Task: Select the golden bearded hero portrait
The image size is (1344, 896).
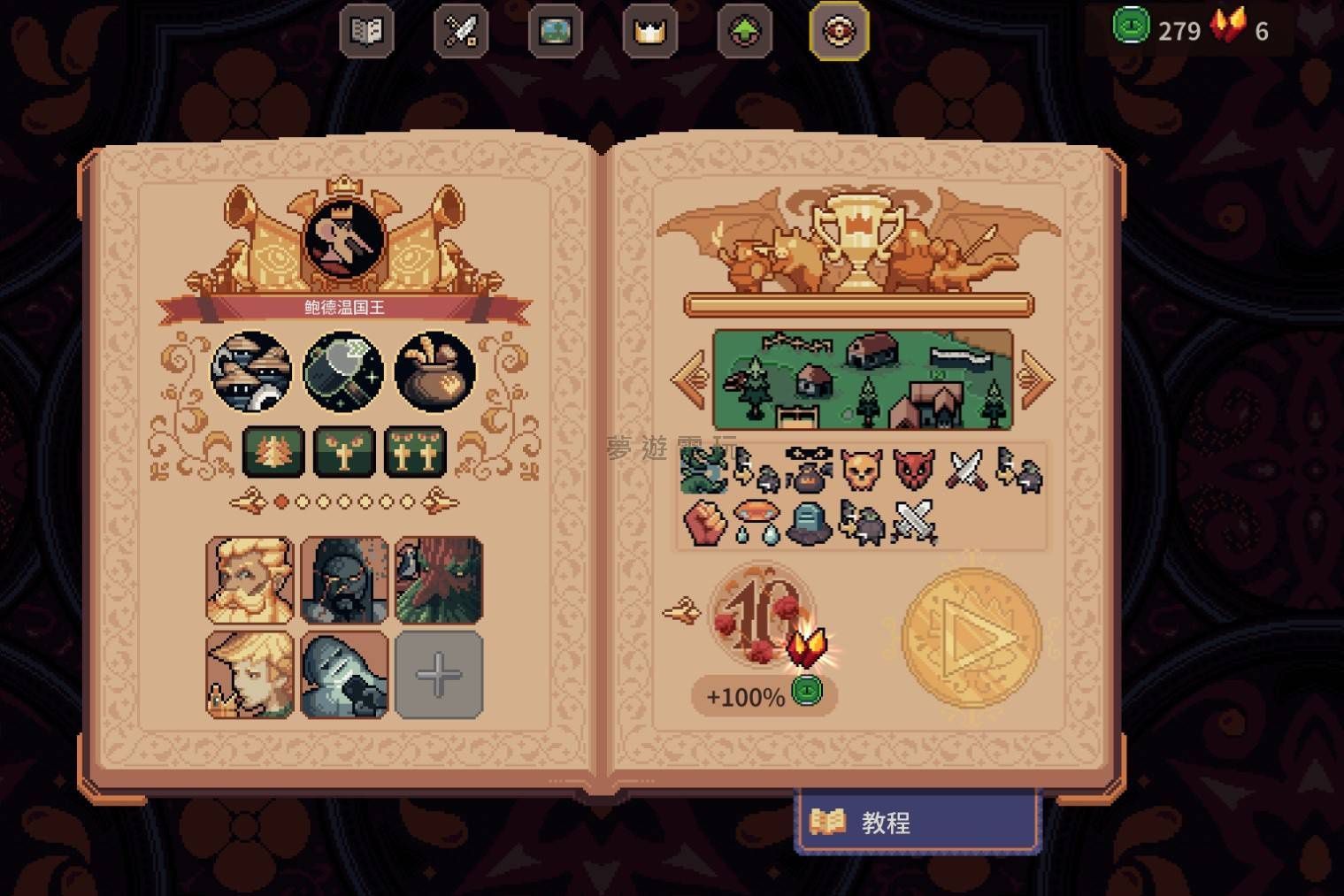Action: pyautogui.click(x=250, y=579)
